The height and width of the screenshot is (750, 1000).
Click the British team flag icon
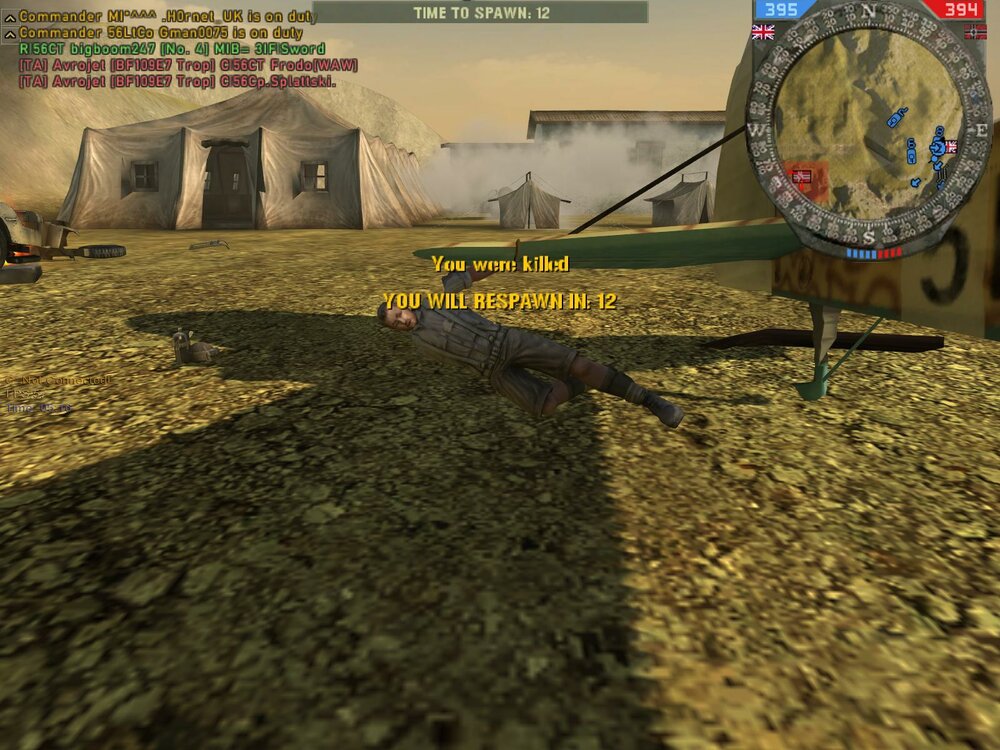763,32
